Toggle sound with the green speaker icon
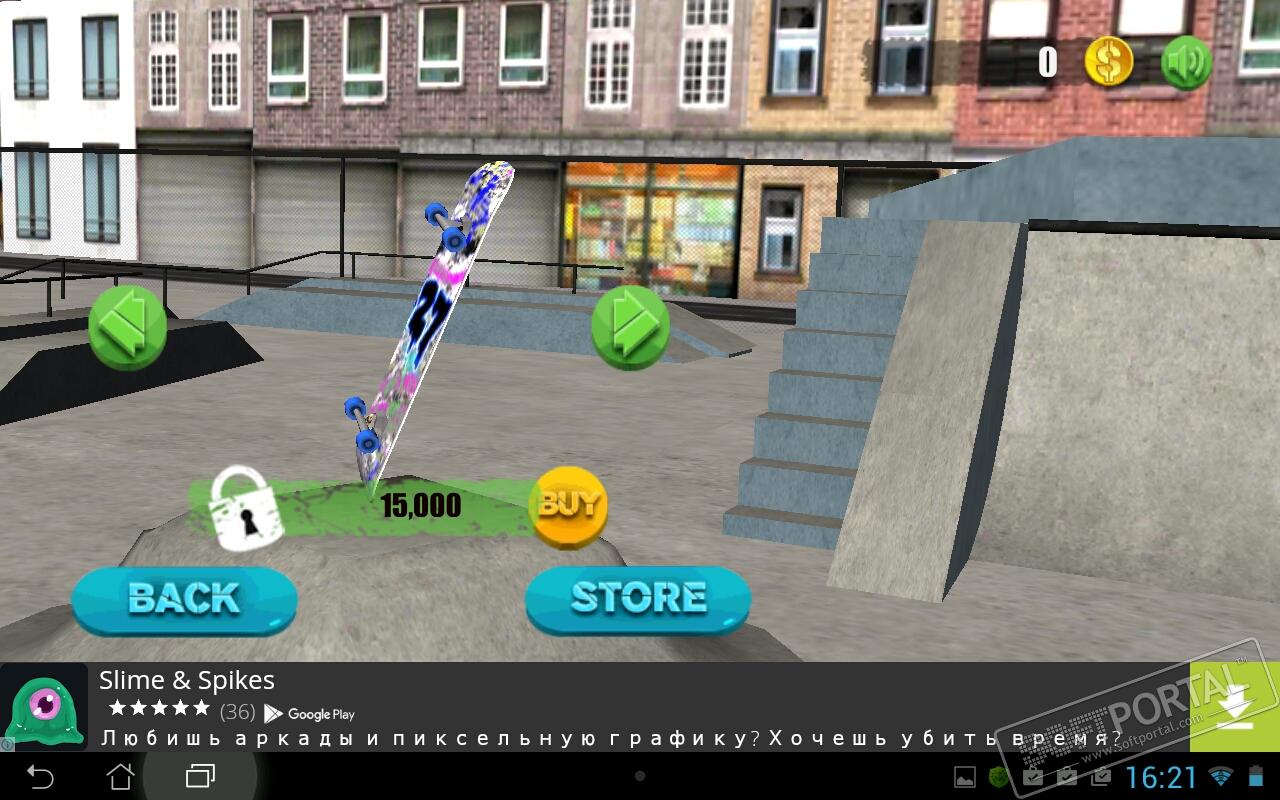The image size is (1280, 800). tap(1186, 63)
